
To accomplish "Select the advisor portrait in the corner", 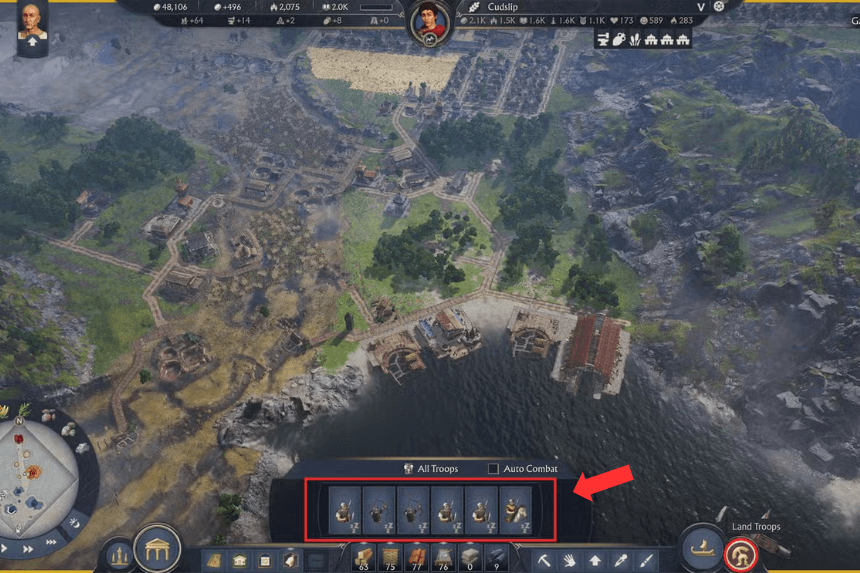I will pyautogui.click(x=31, y=24).
